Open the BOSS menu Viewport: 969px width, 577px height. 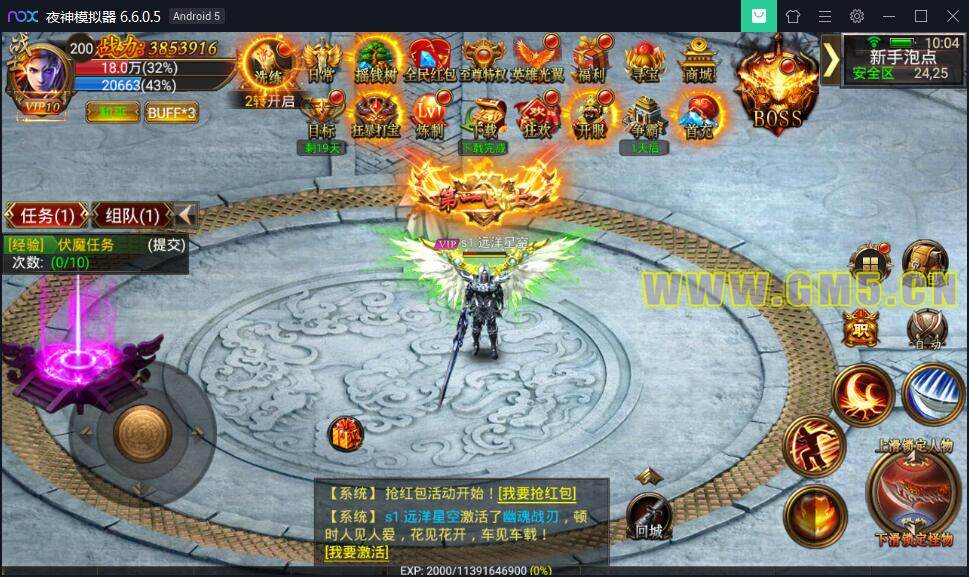coord(777,90)
